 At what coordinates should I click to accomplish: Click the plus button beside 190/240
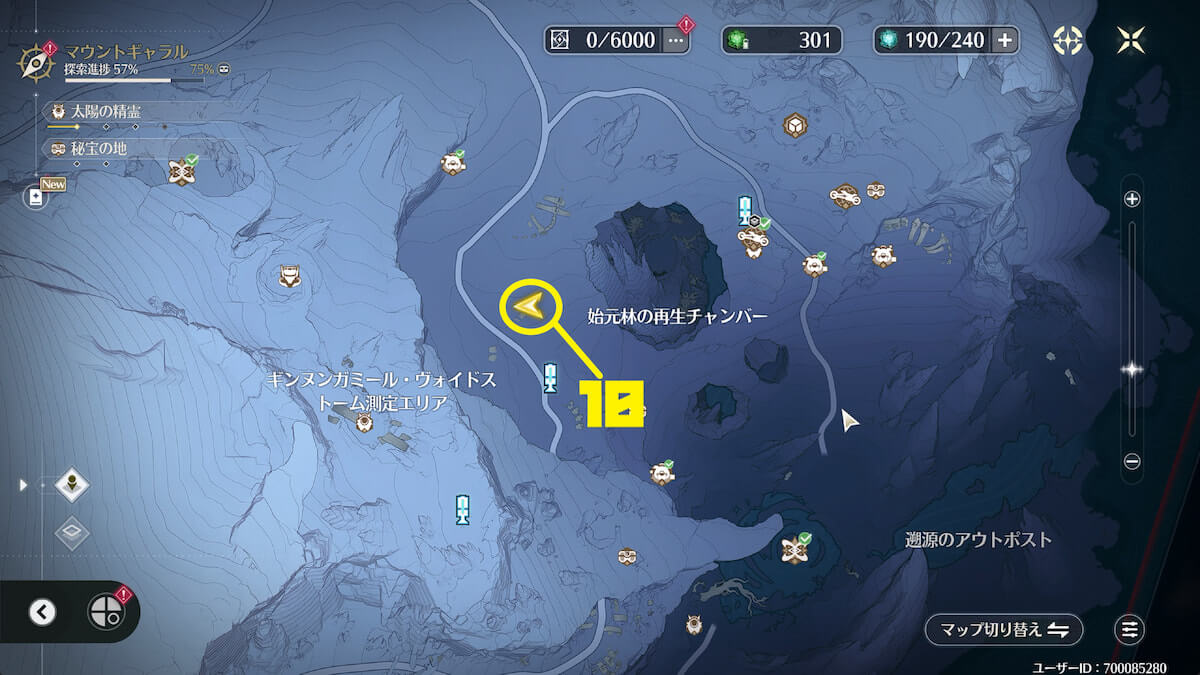click(x=1004, y=40)
